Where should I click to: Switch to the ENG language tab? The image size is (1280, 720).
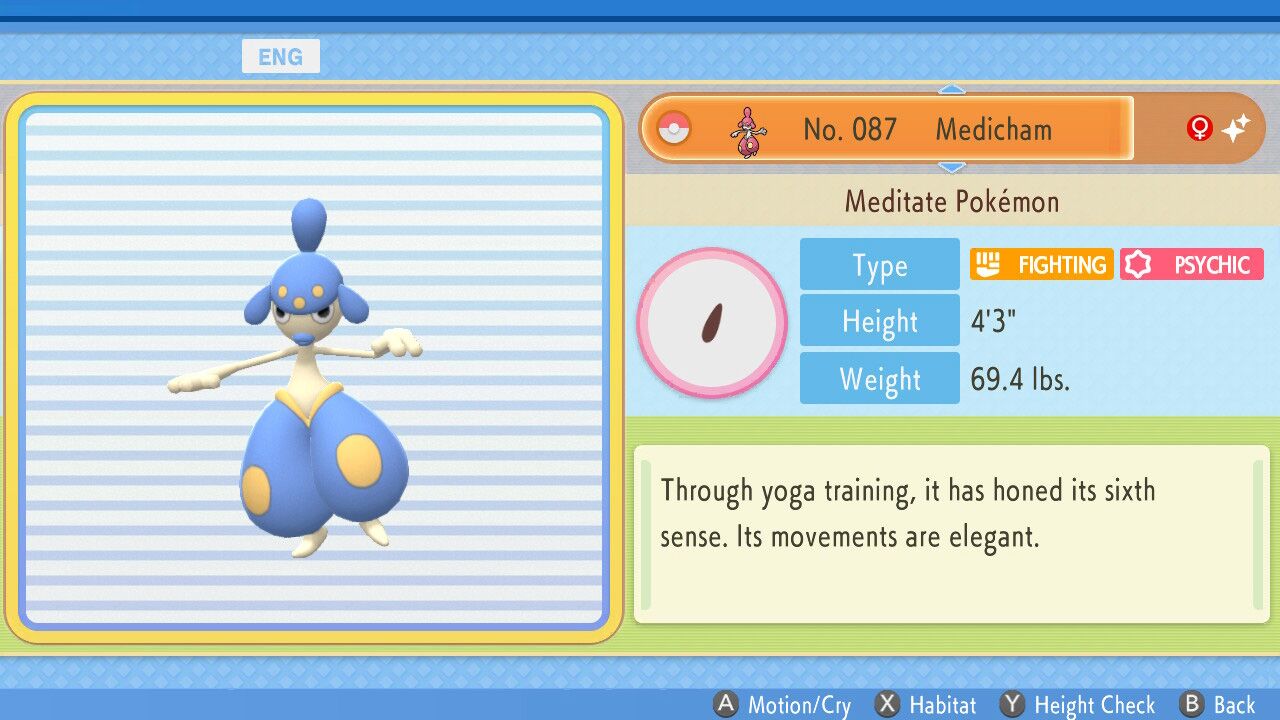point(281,56)
